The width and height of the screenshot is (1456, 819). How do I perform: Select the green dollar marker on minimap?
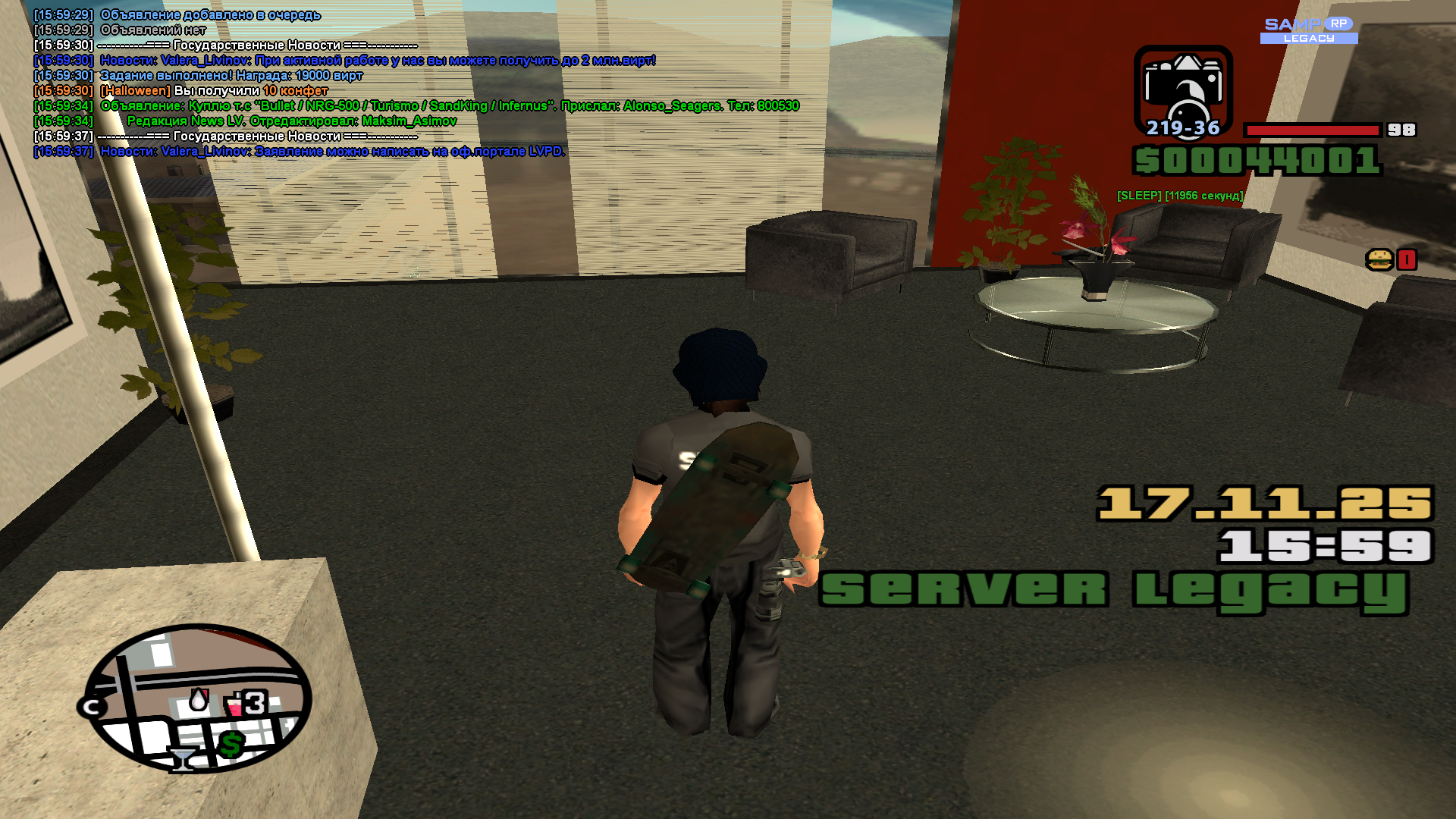pos(231,745)
